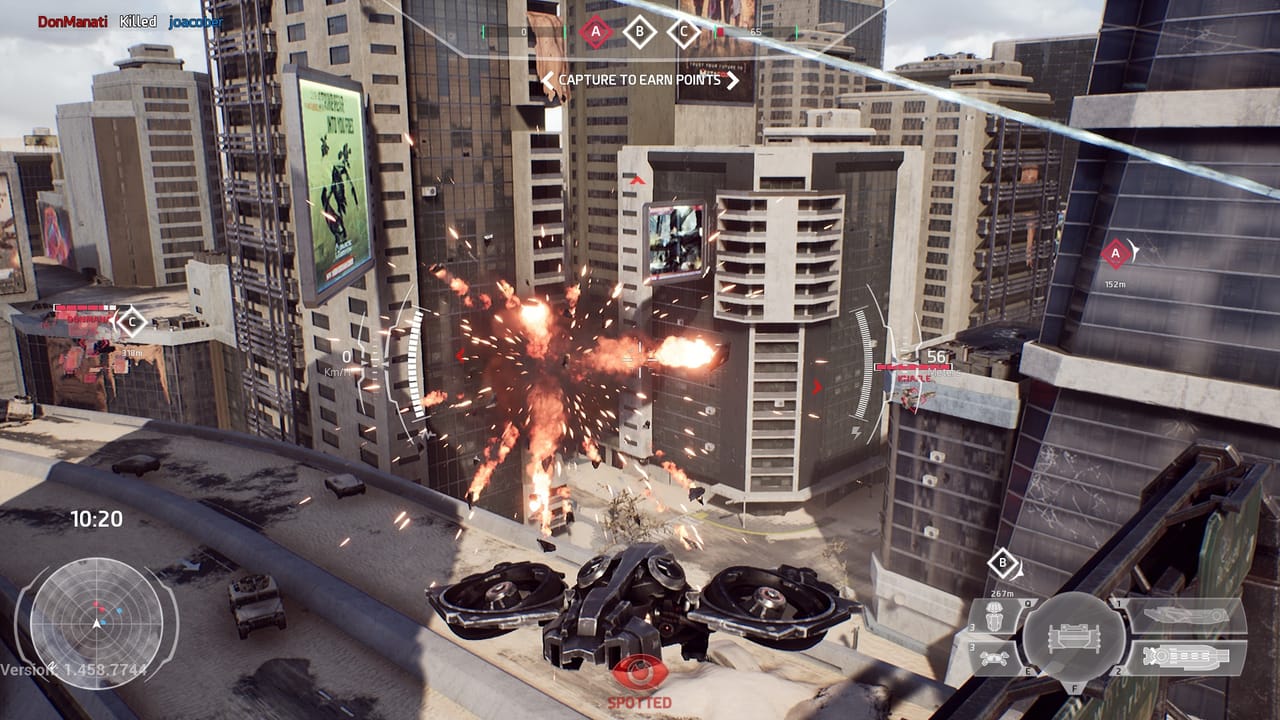This screenshot has width=1280, height=720.
Task: Click the enemy score bar showing 65
Action: [x=756, y=31]
